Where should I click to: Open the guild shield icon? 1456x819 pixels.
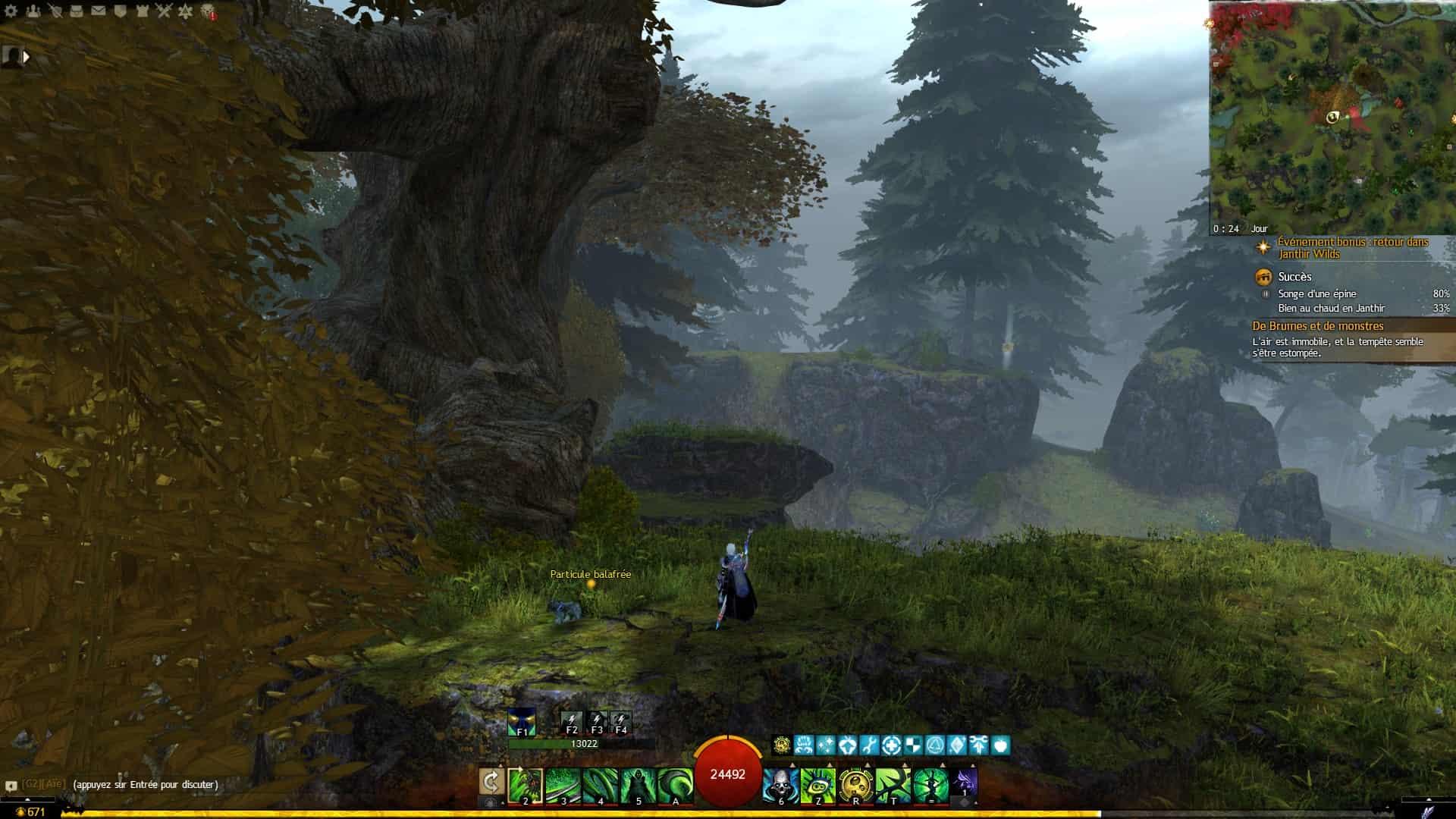tap(120, 11)
